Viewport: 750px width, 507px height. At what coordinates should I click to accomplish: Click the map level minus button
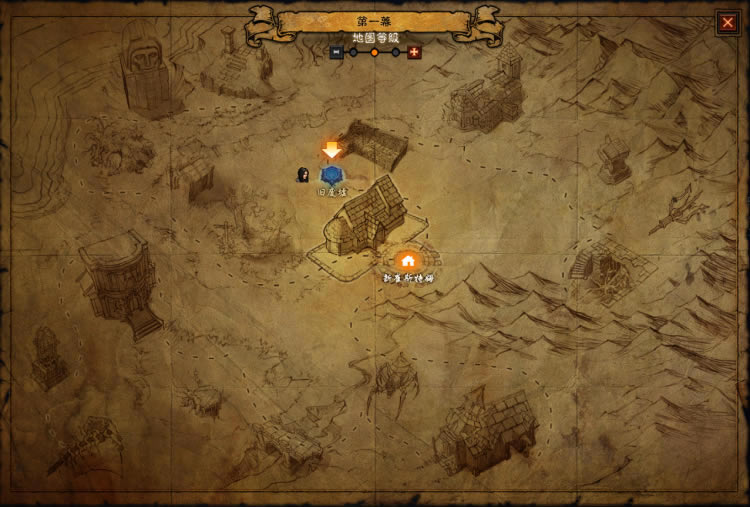point(336,52)
